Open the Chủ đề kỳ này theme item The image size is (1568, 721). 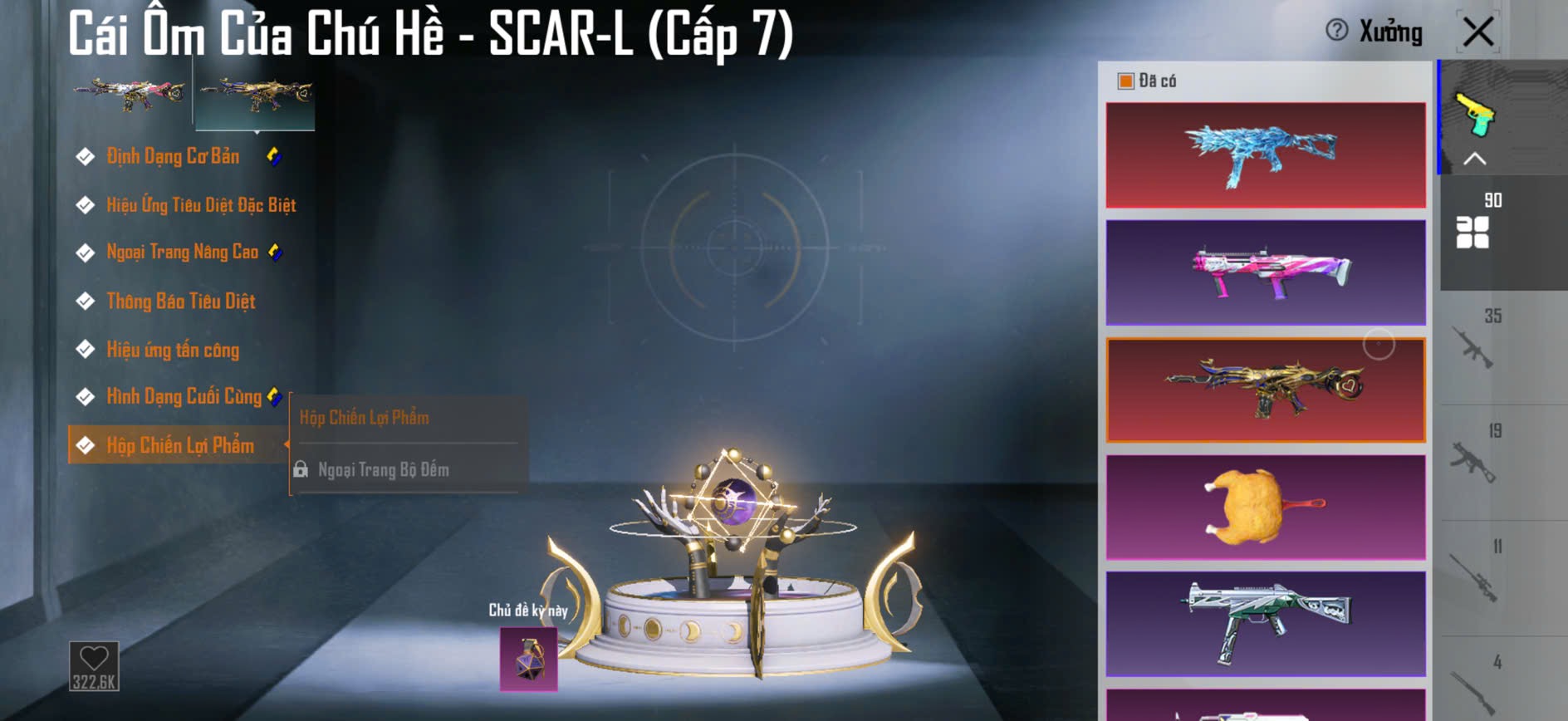click(x=528, y=659)
